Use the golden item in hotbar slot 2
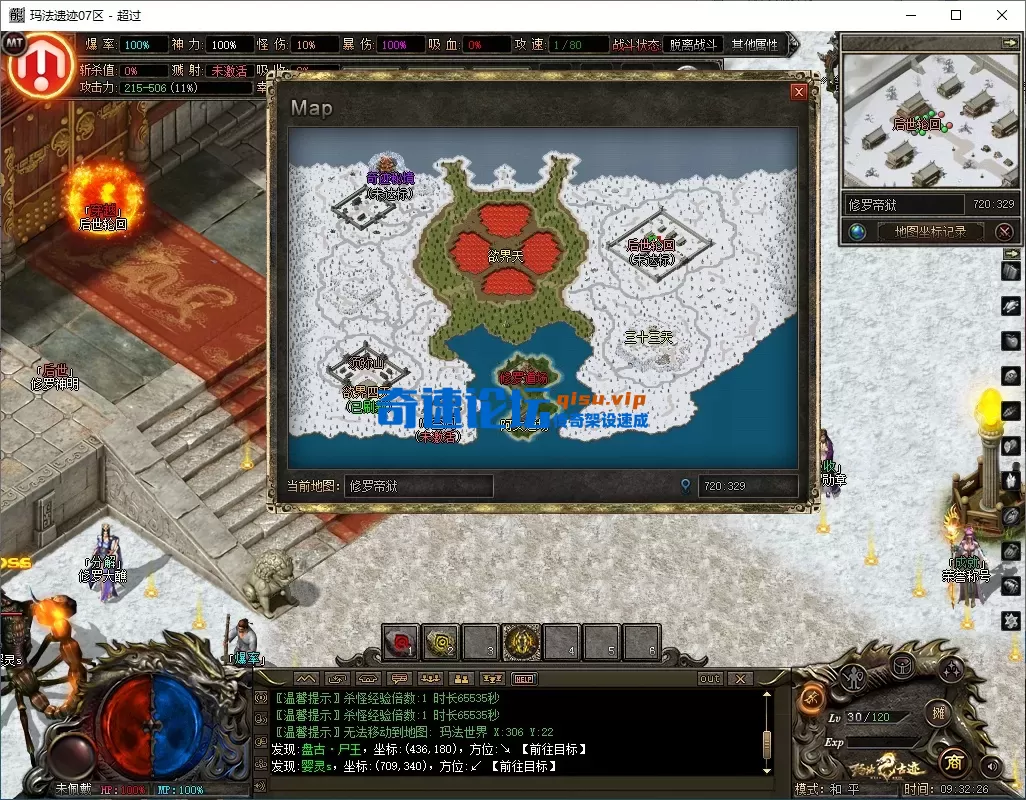This screenshot has height=800, width=1026. (x=441, y=643)
